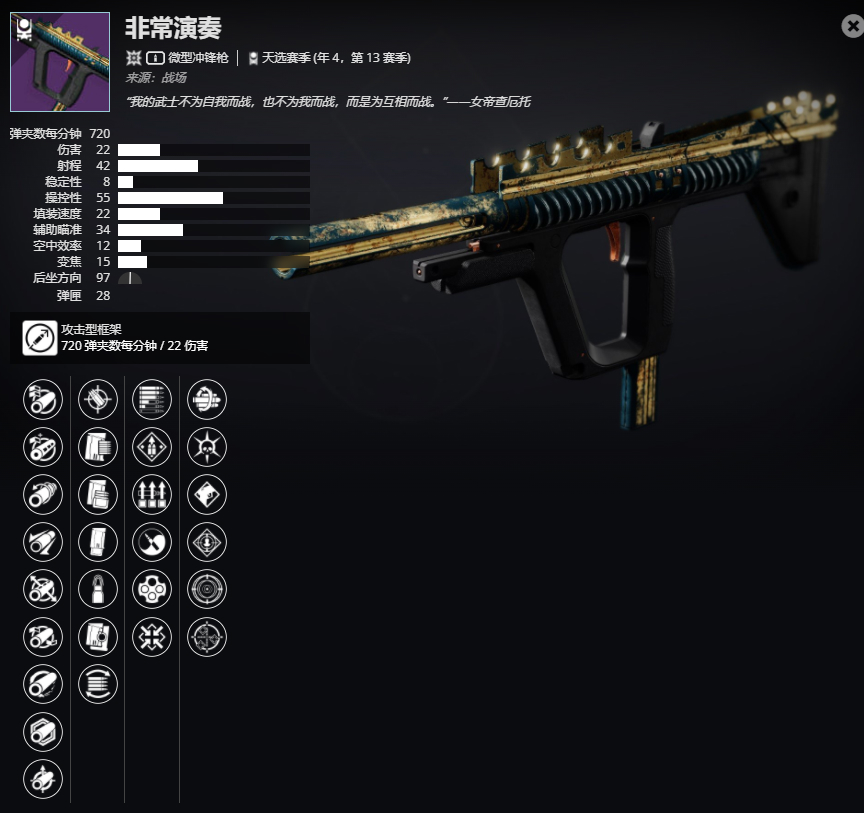Screen dimensions: 864x813
Task: Select the crosshair with arrows trait
Action: pos(207,637)
